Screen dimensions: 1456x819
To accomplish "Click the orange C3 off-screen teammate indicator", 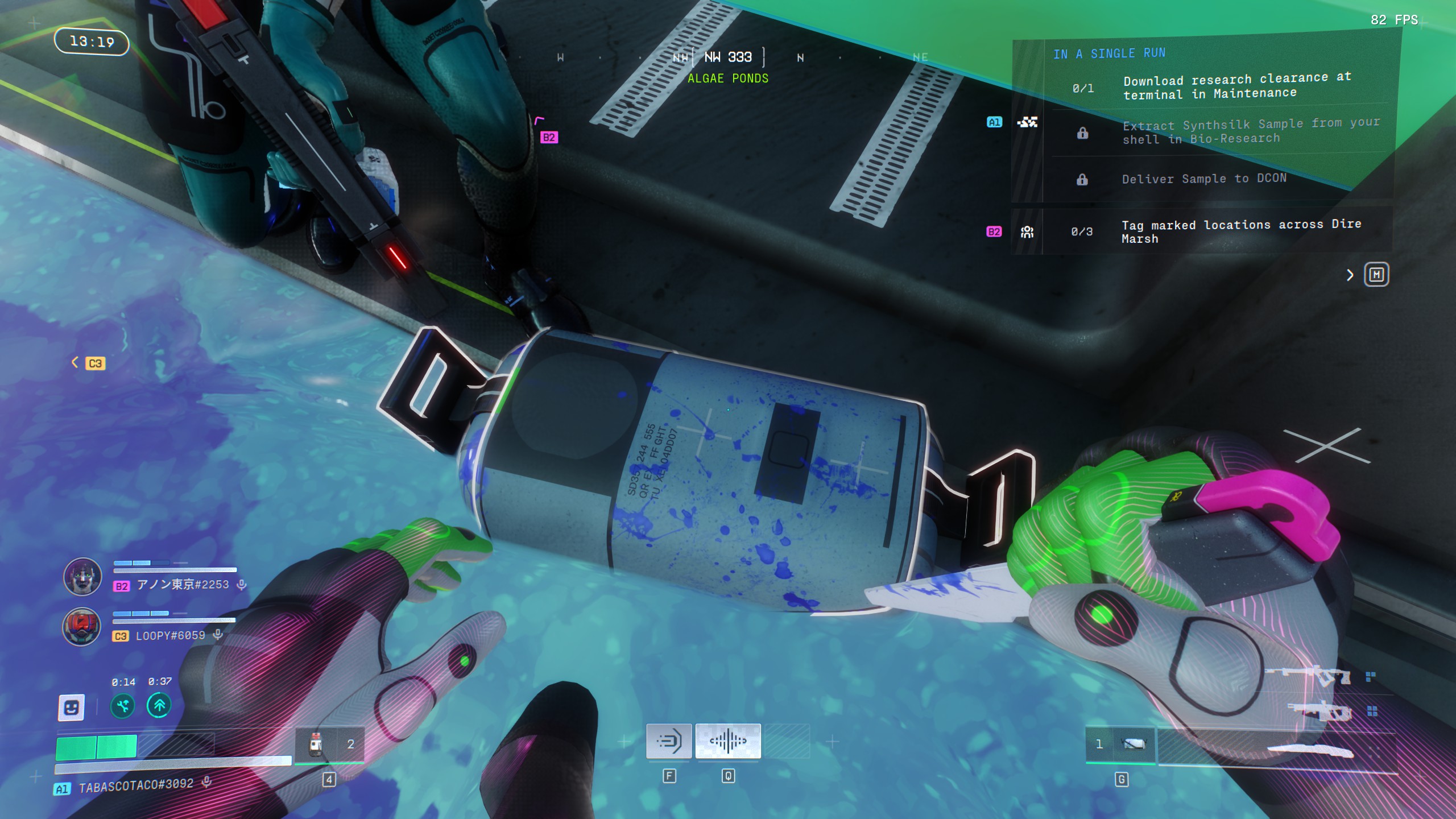I will pos(94,363).
